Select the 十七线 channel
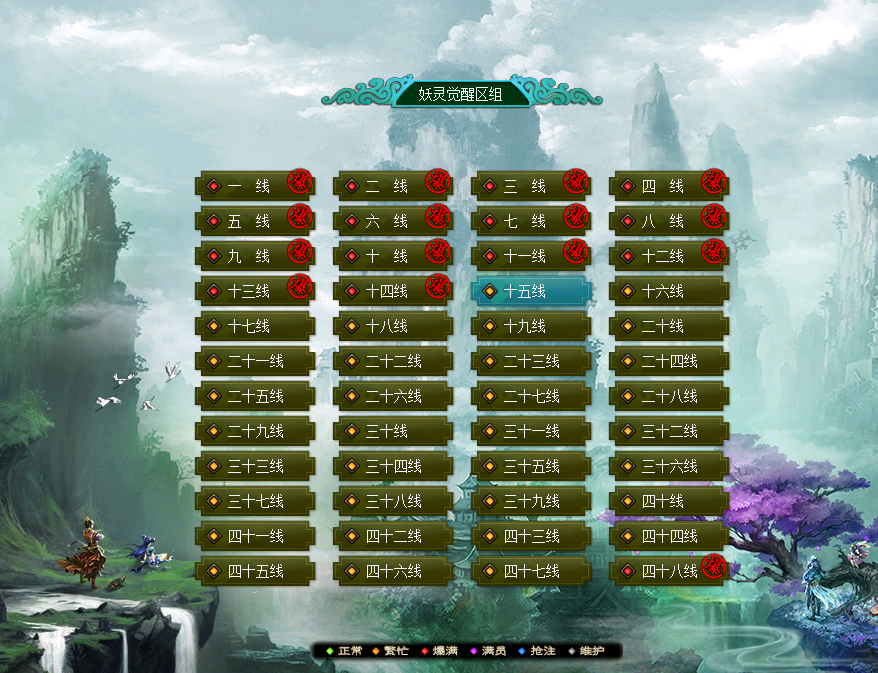 [254, 326]
